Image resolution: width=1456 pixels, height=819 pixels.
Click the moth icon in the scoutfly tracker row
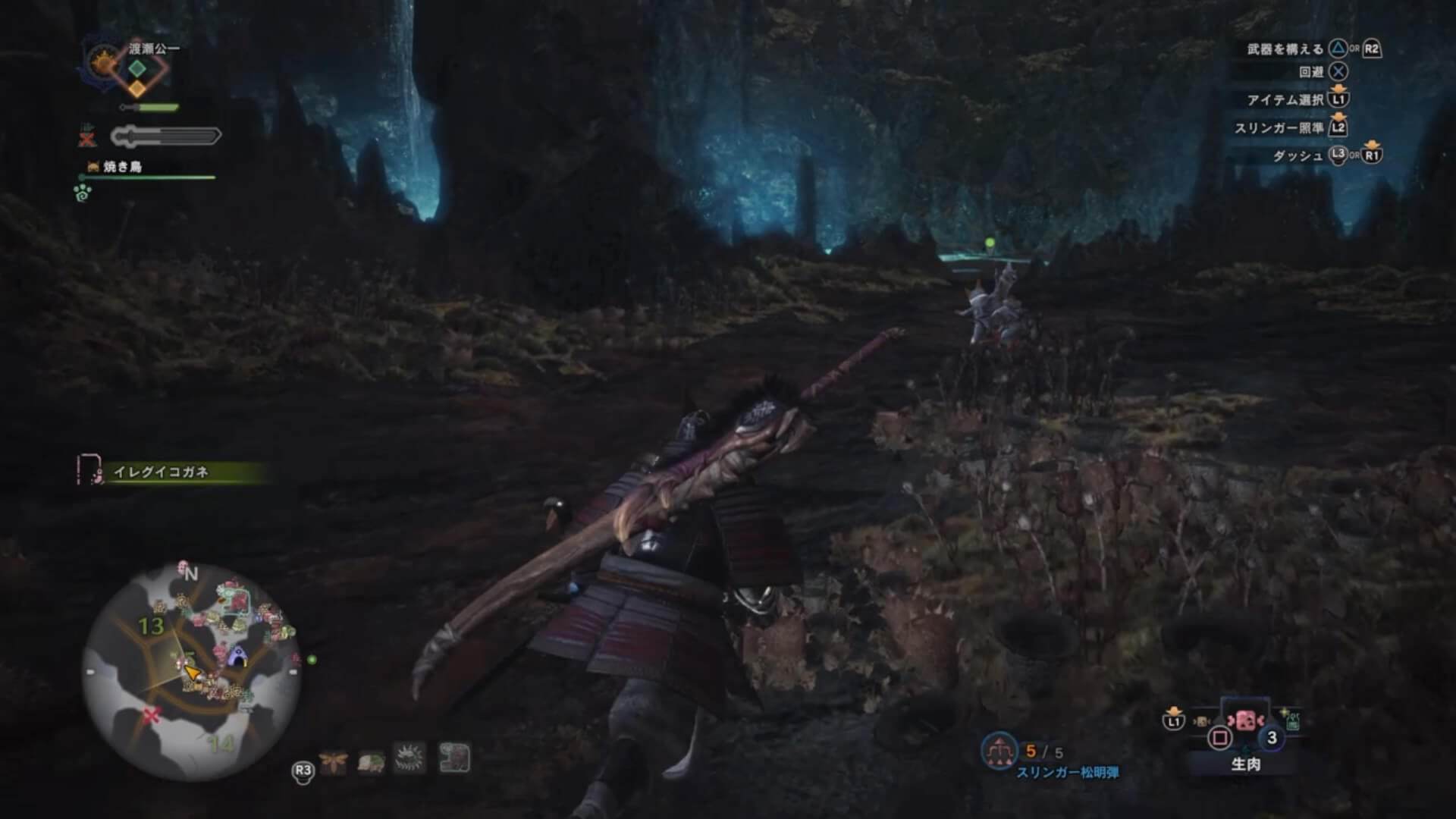[333, 760]
